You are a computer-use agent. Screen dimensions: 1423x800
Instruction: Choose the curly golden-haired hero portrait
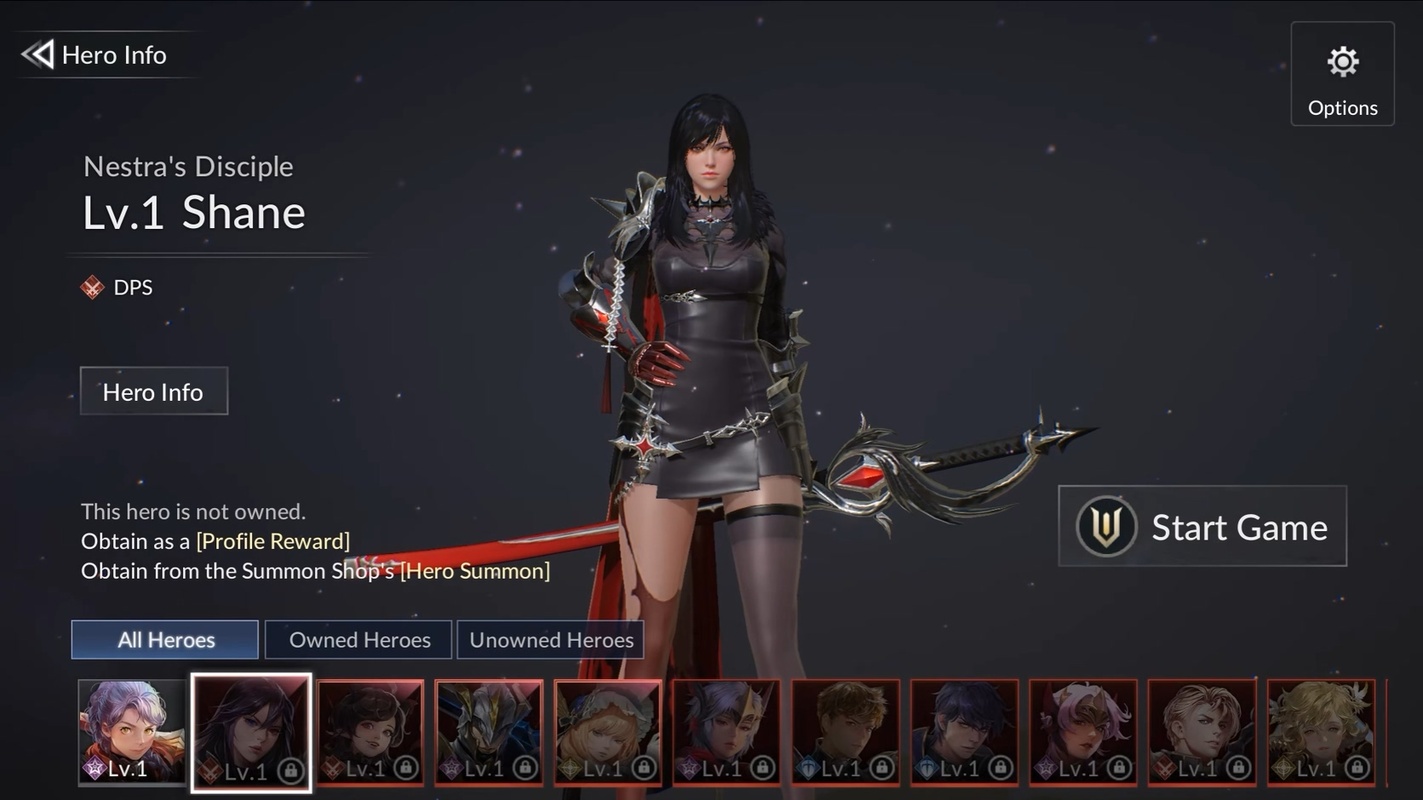coord(1321,732)
